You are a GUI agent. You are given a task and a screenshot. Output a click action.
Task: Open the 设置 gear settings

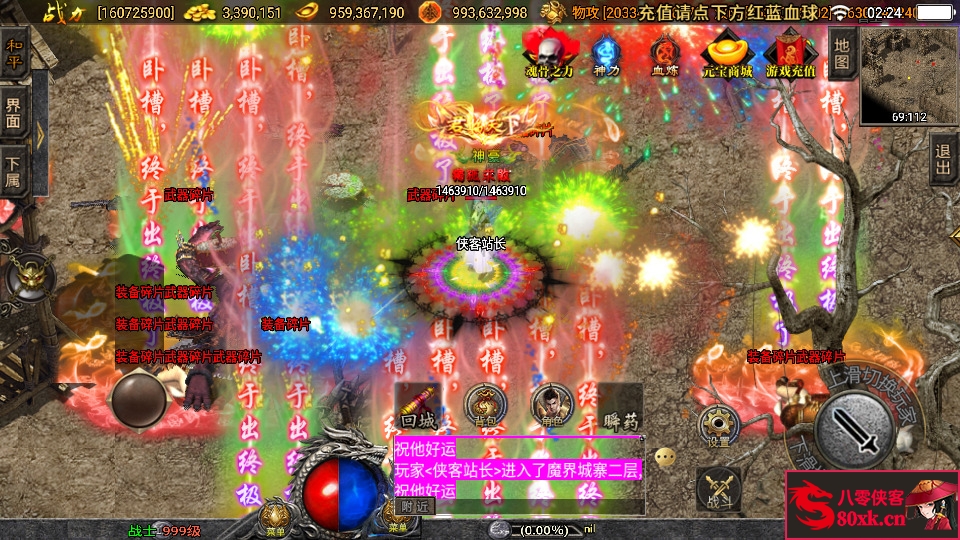[718, 425]
